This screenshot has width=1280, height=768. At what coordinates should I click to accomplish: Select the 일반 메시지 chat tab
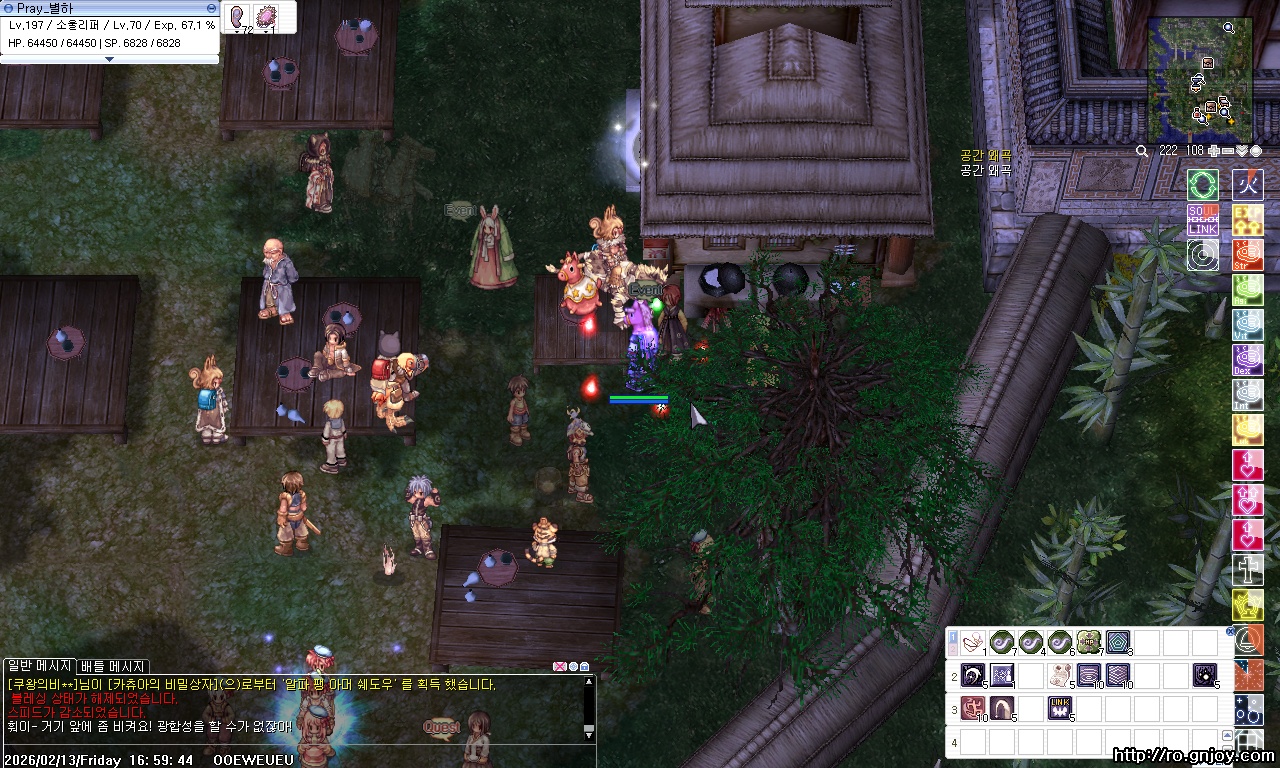39,666
